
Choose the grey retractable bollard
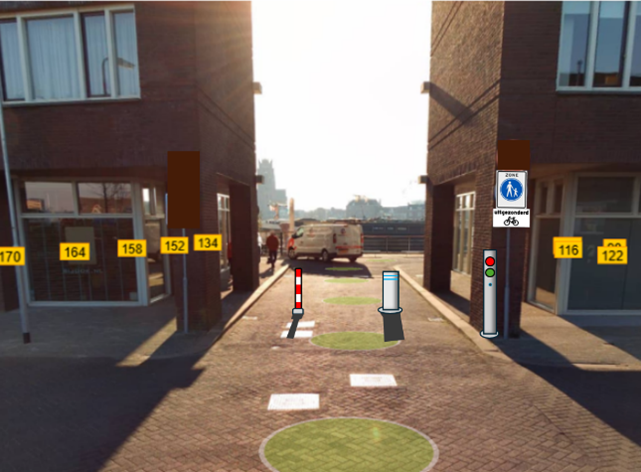tap(390, 307)
